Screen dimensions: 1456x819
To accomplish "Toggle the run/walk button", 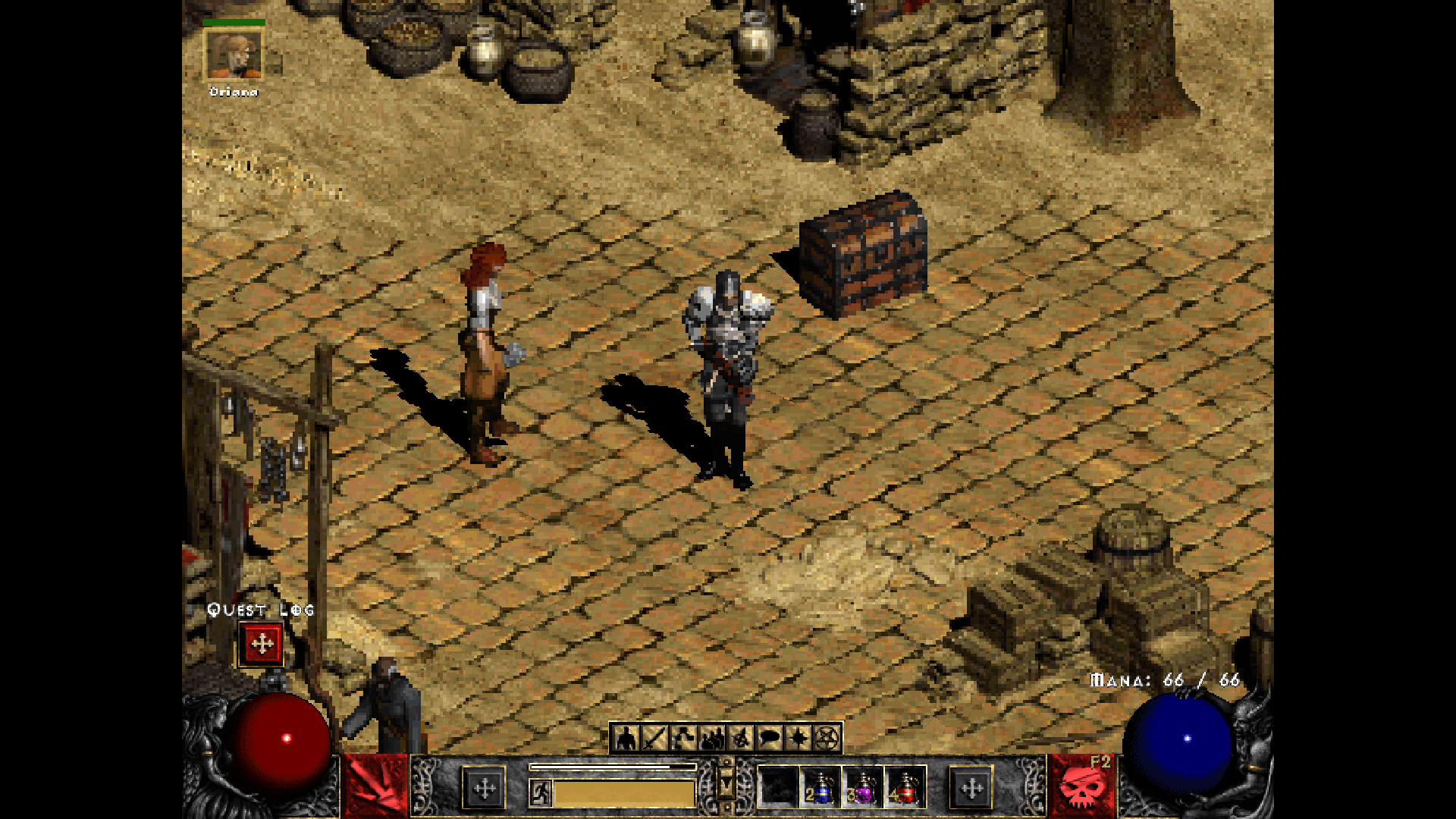I will pyautogui.click(x=541, y=793).
